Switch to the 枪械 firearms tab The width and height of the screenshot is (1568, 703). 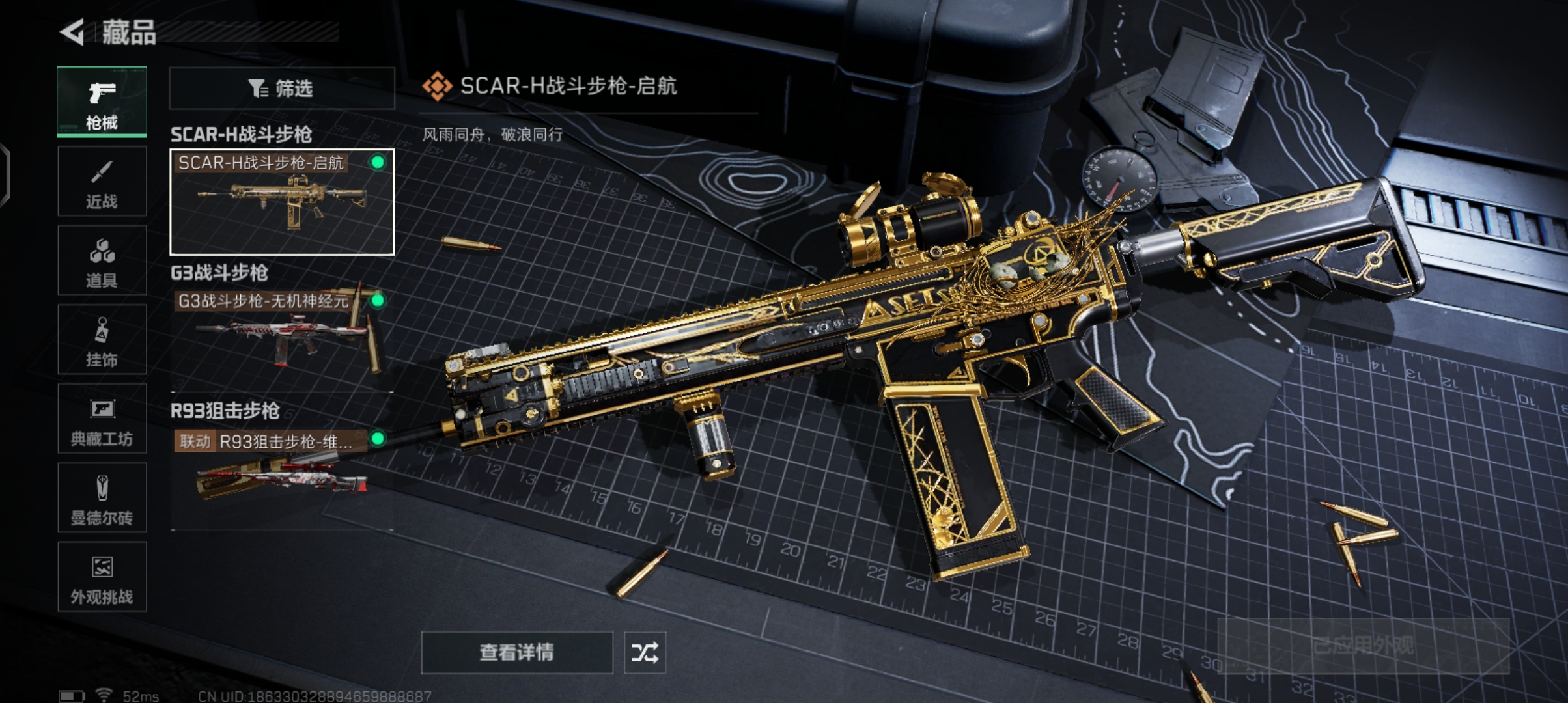102,102
